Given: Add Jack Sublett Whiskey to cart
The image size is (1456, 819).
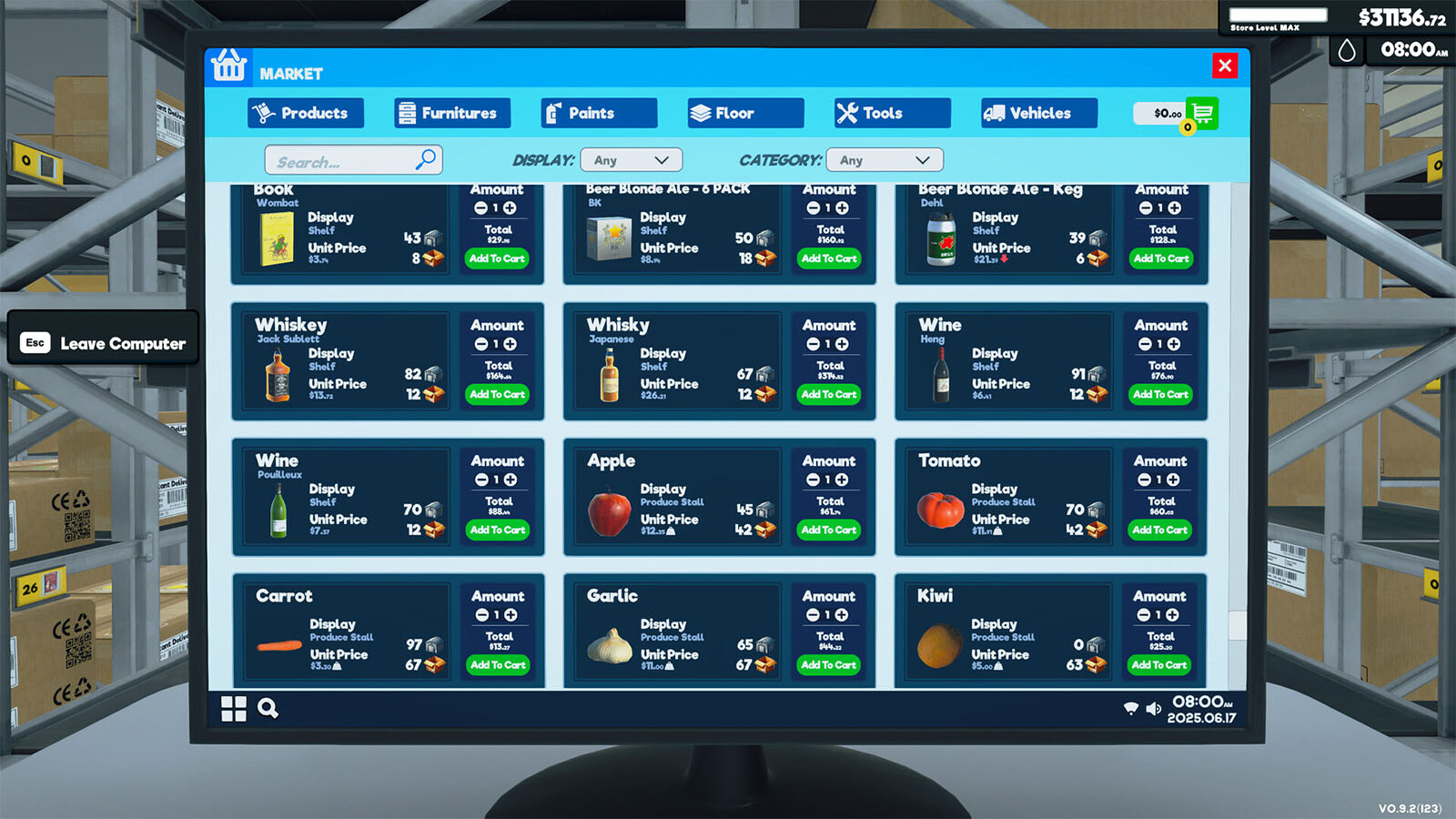Looking at the screenshot, I should click(x=497, y=394).
